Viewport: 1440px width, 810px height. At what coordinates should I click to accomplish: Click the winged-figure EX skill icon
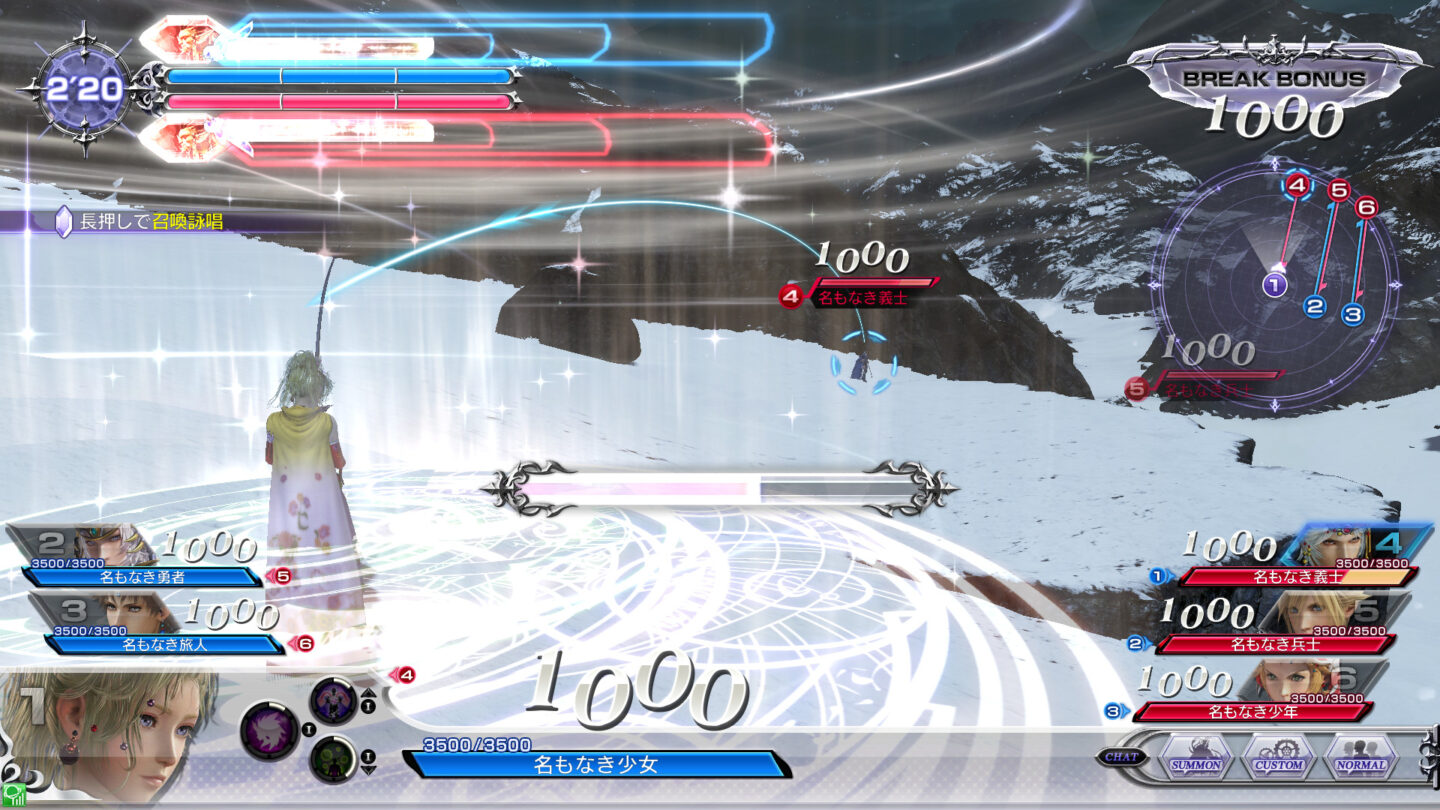click(332, 701)
